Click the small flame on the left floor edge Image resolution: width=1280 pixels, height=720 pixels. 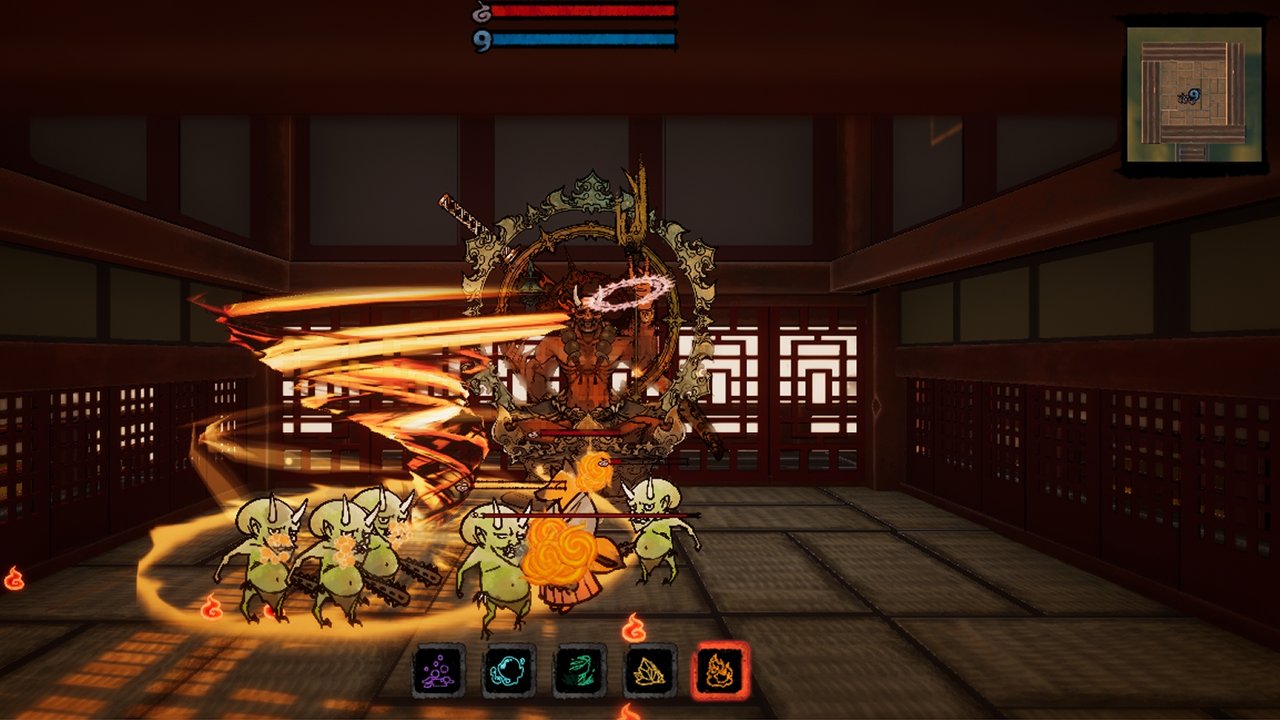(x=14, y=577)
